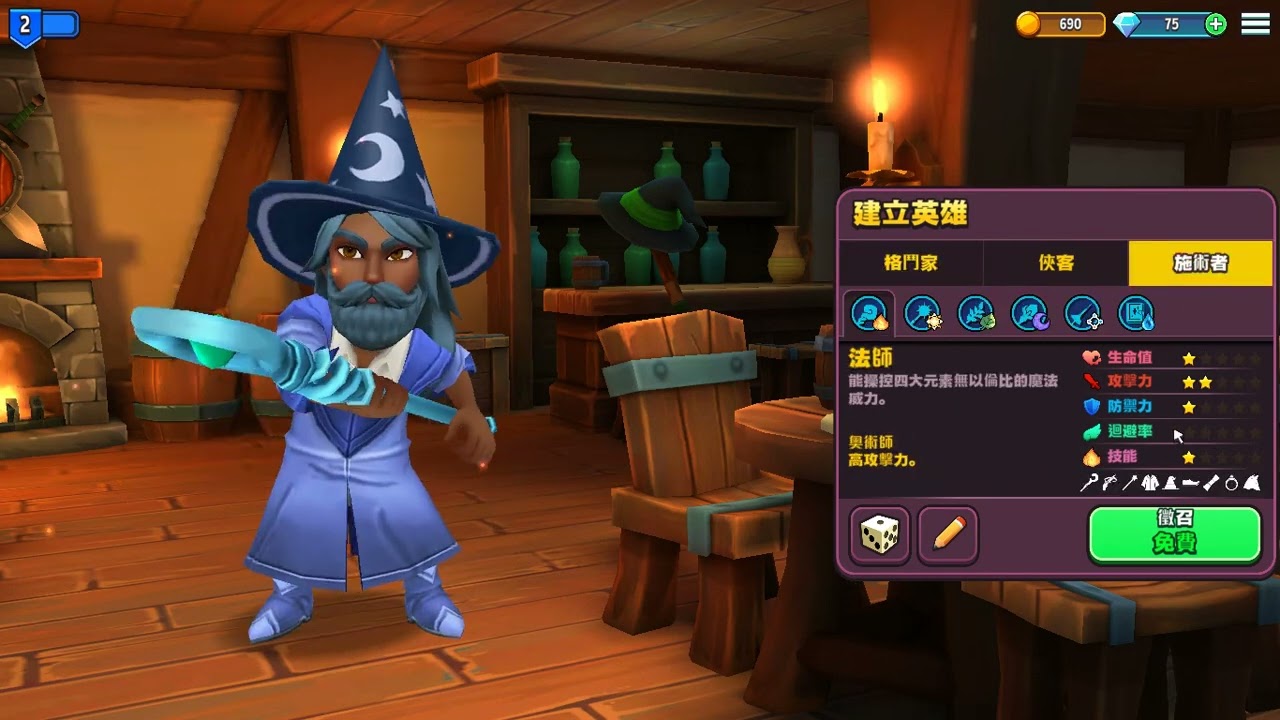Choose the leaf-element nature class icon
1280x720 pixels.
976,314
